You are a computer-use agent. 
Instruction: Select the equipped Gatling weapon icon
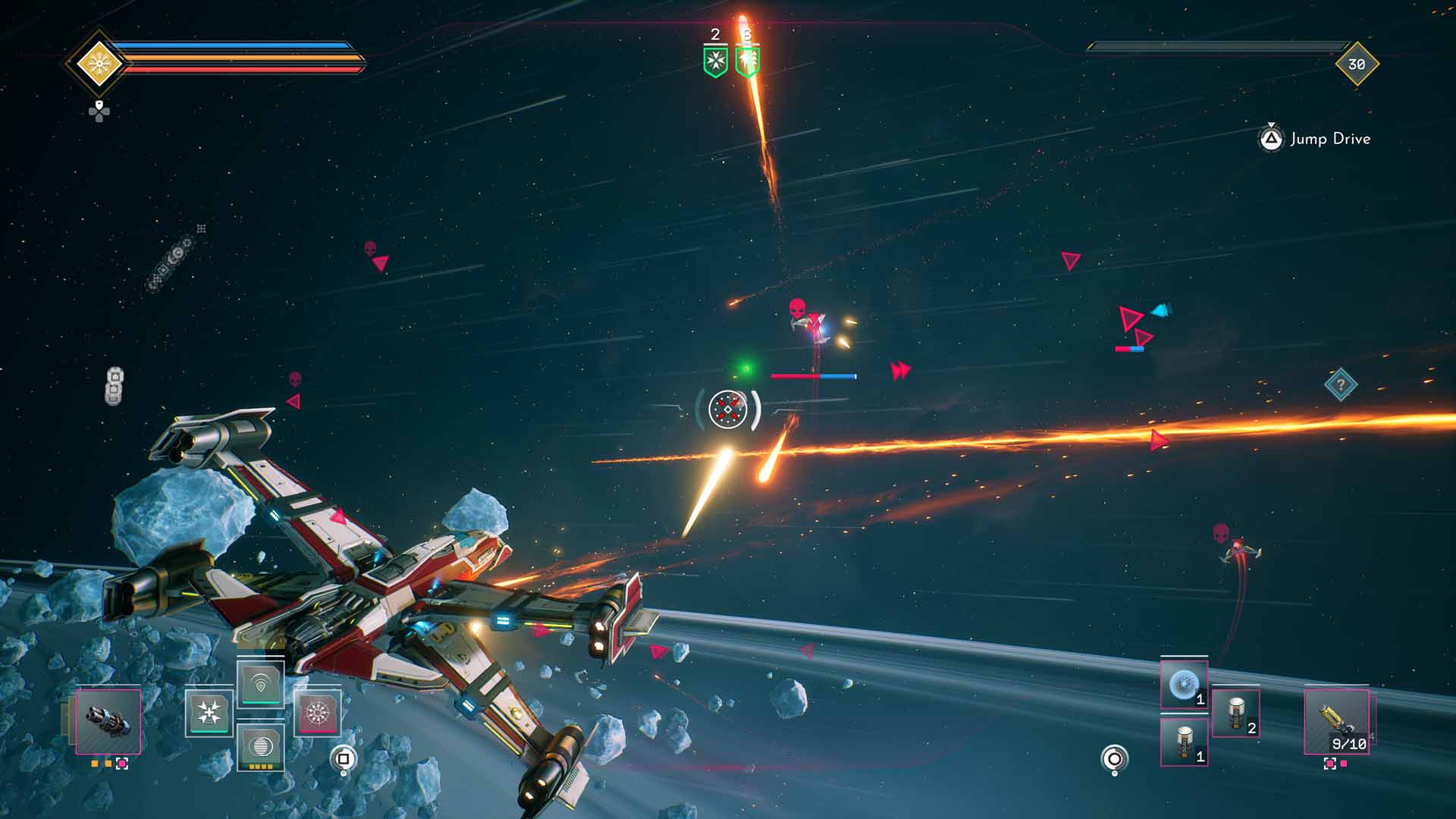pos(108,722)
